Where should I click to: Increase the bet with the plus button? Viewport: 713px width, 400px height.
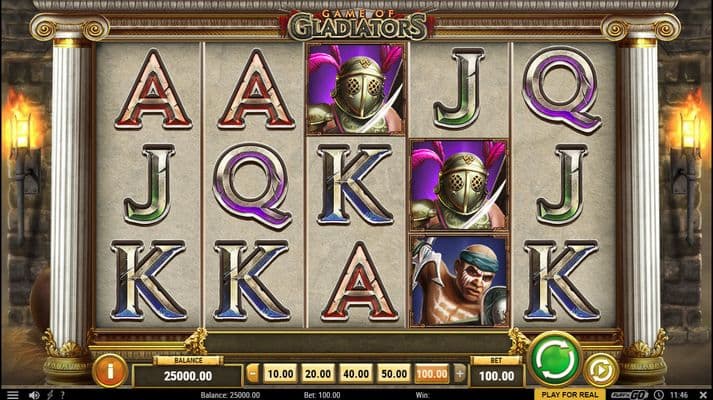460,374
